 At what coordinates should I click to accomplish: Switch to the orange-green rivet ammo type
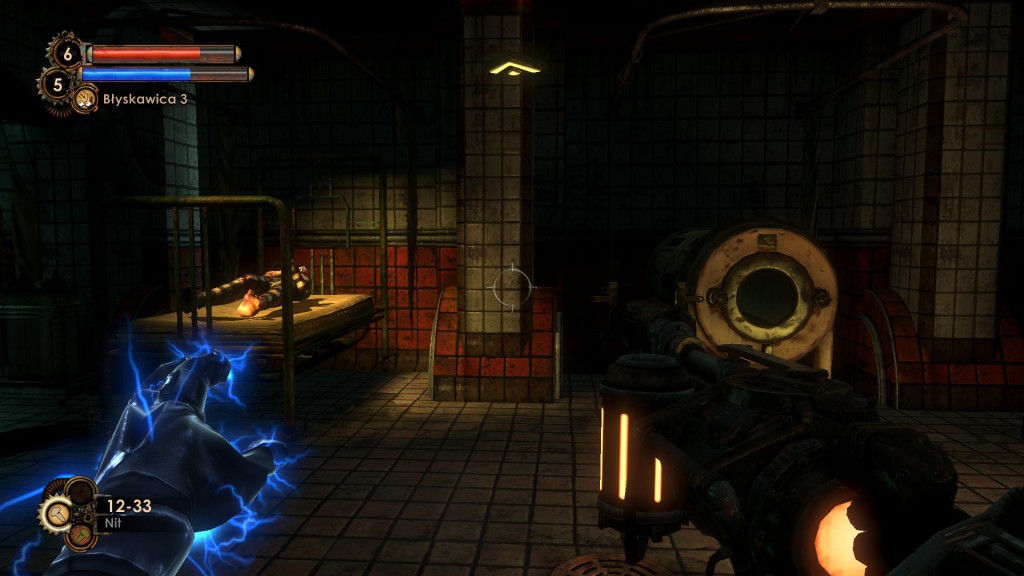click(79, 535)
